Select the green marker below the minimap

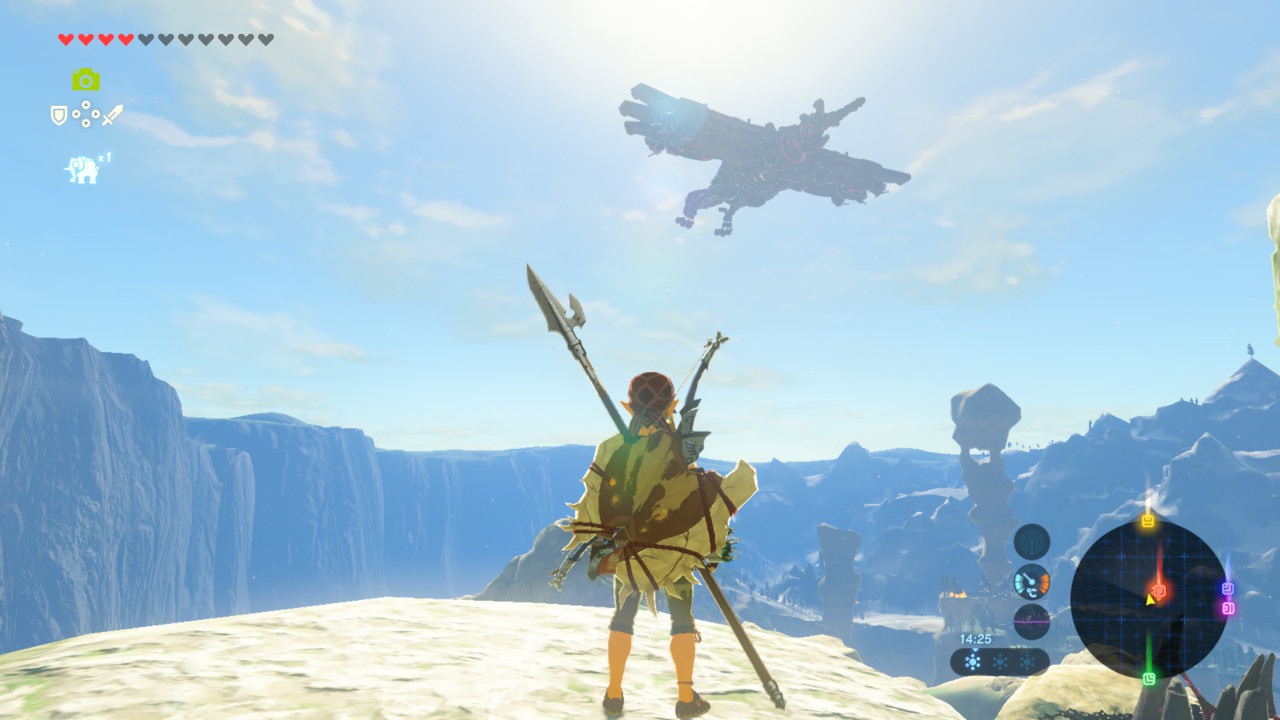(1149, 679)
